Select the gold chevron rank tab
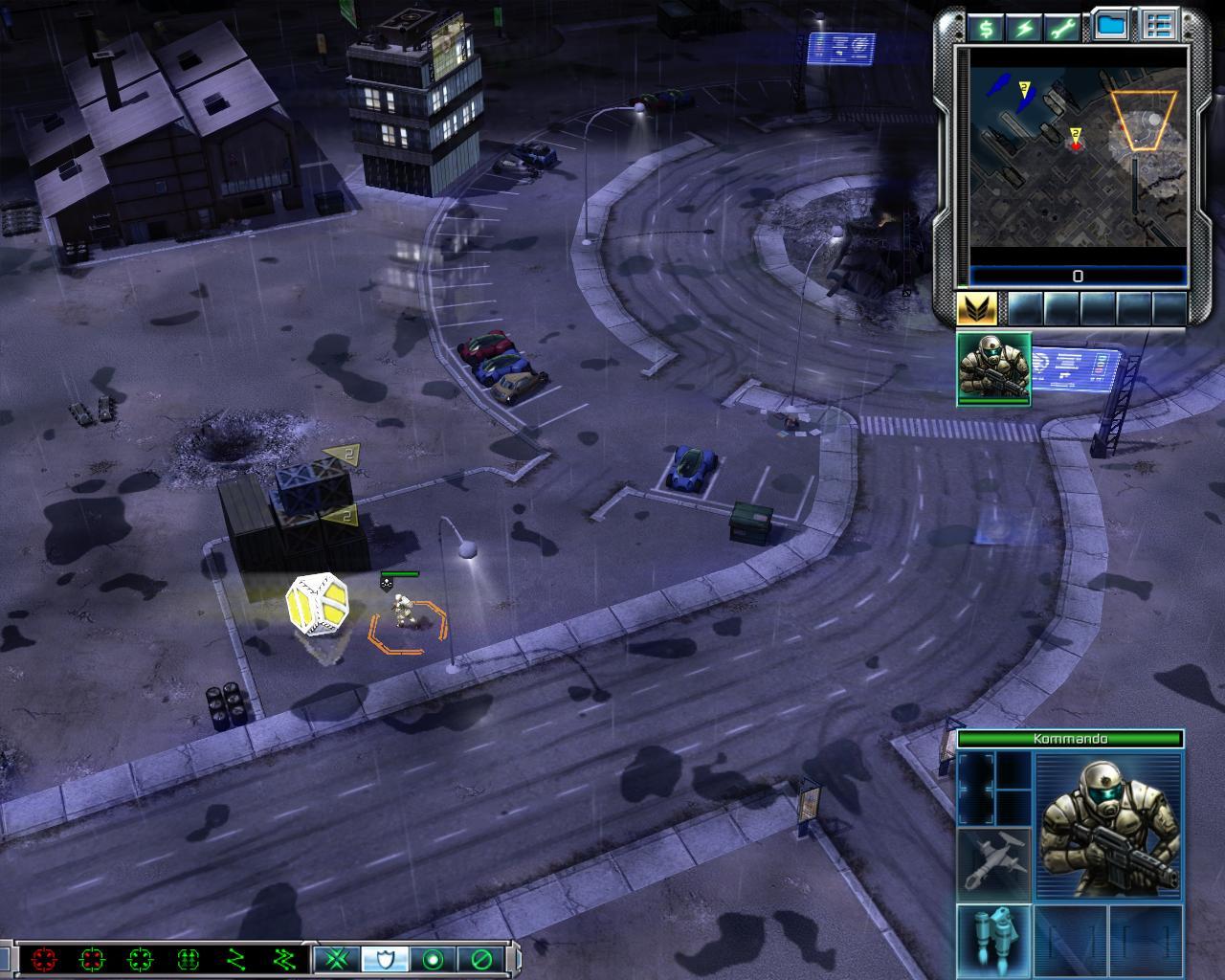1225x980 pixels. pos(977,308)
